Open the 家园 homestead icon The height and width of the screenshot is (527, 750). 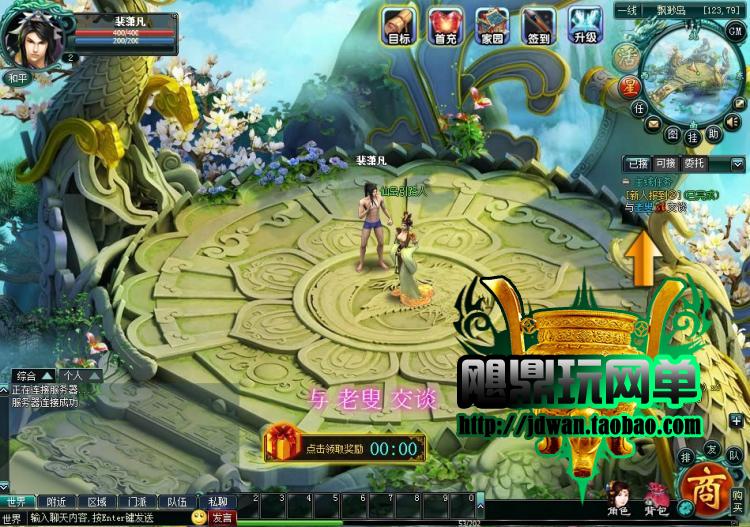tap(492, 25)
